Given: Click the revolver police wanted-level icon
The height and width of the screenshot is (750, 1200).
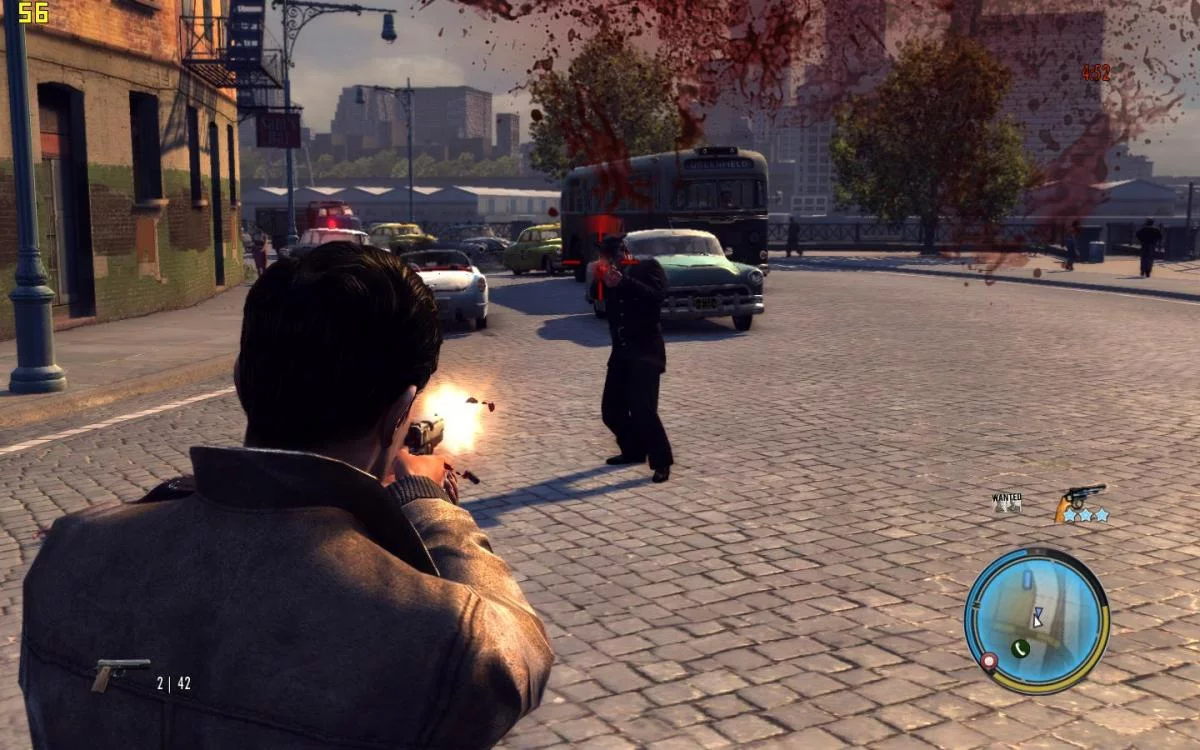Looking at the screenshot, I should pyautogui.click(x=1080, y=499).
